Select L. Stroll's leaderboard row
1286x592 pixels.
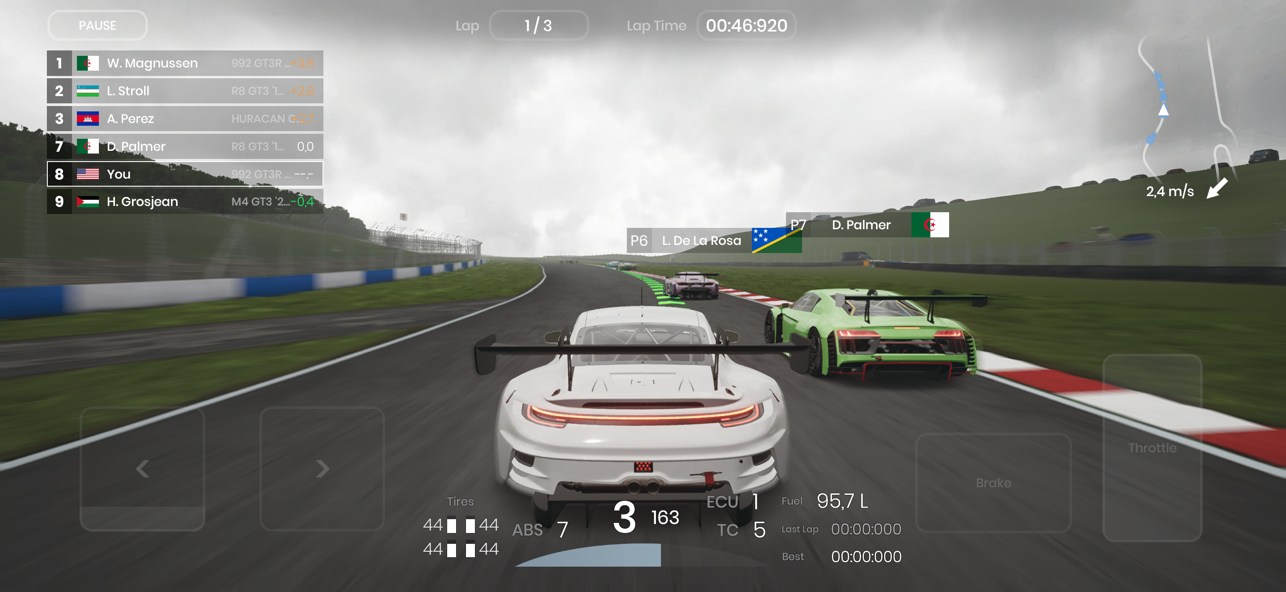click(x=185, y=91)
